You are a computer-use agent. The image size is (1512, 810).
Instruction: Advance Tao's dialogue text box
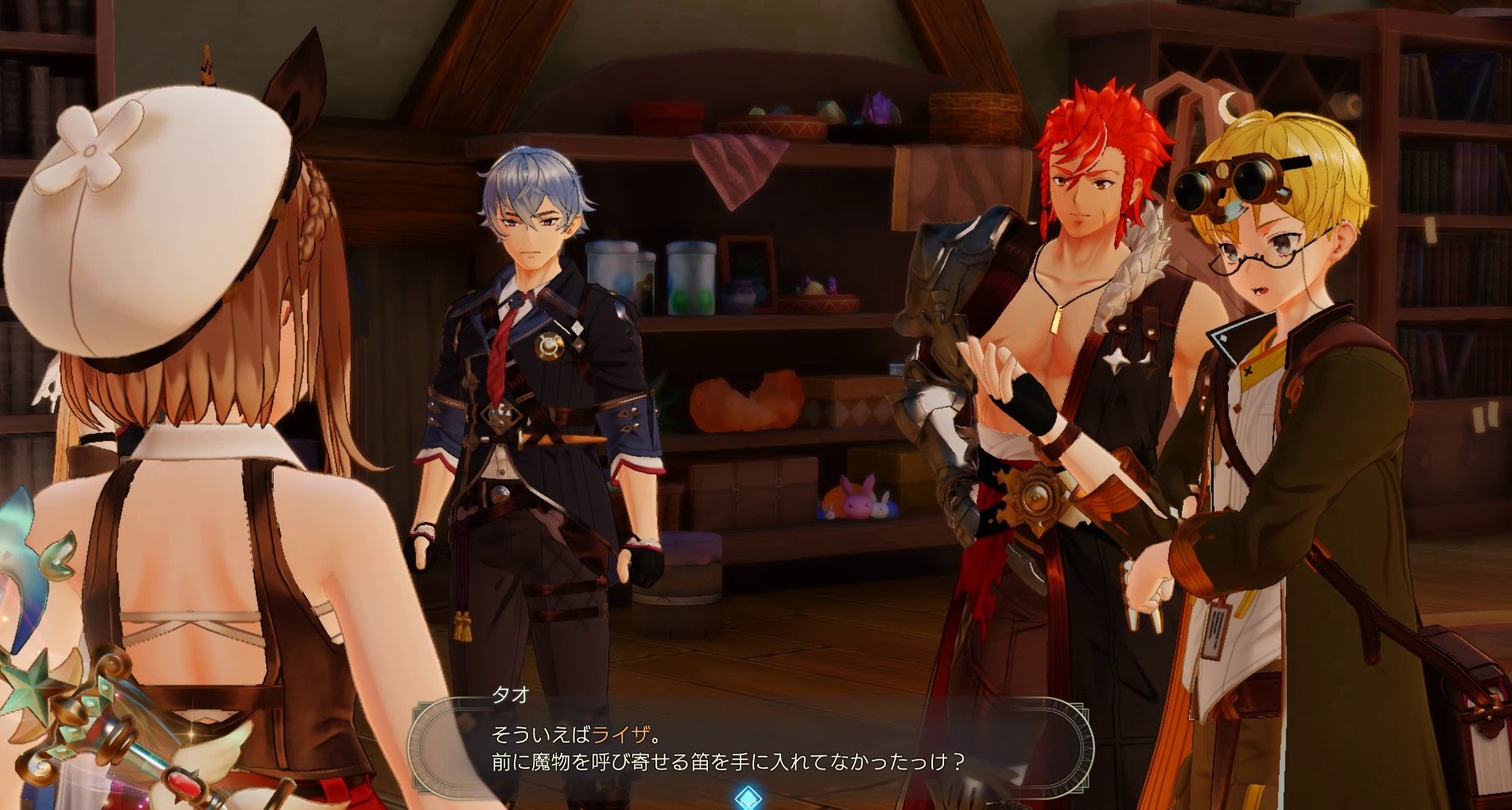749,750
